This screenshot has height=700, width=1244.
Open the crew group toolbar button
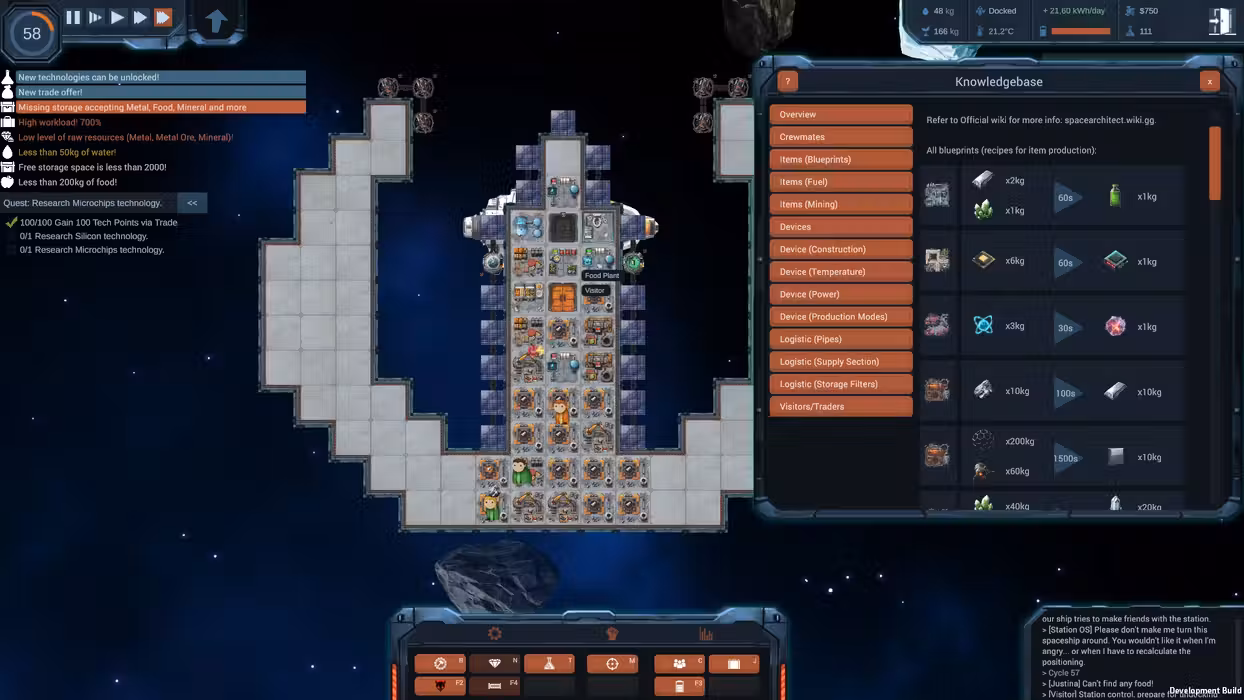679,664
